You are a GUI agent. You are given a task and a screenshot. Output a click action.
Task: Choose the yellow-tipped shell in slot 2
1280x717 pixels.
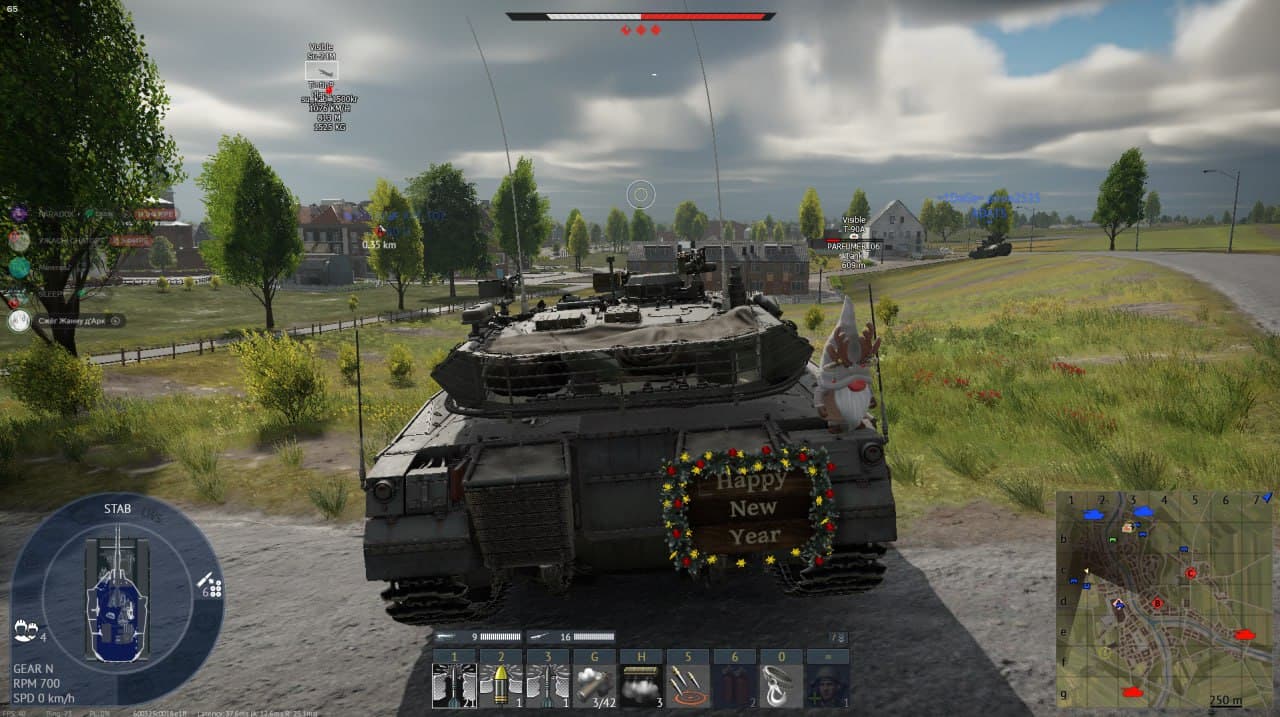click(500, 686)
